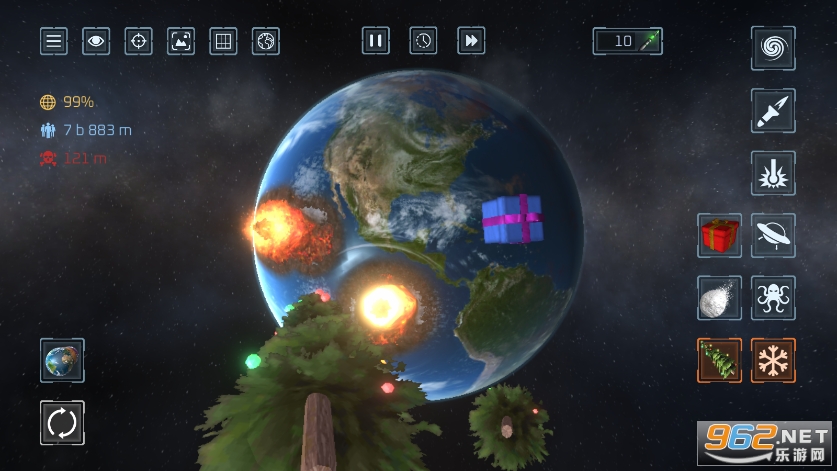The width and height of the screenshot is (837, 471).
Task: Choose the missile weapon category
Action: pyautogui.click(x=773, y=111)
